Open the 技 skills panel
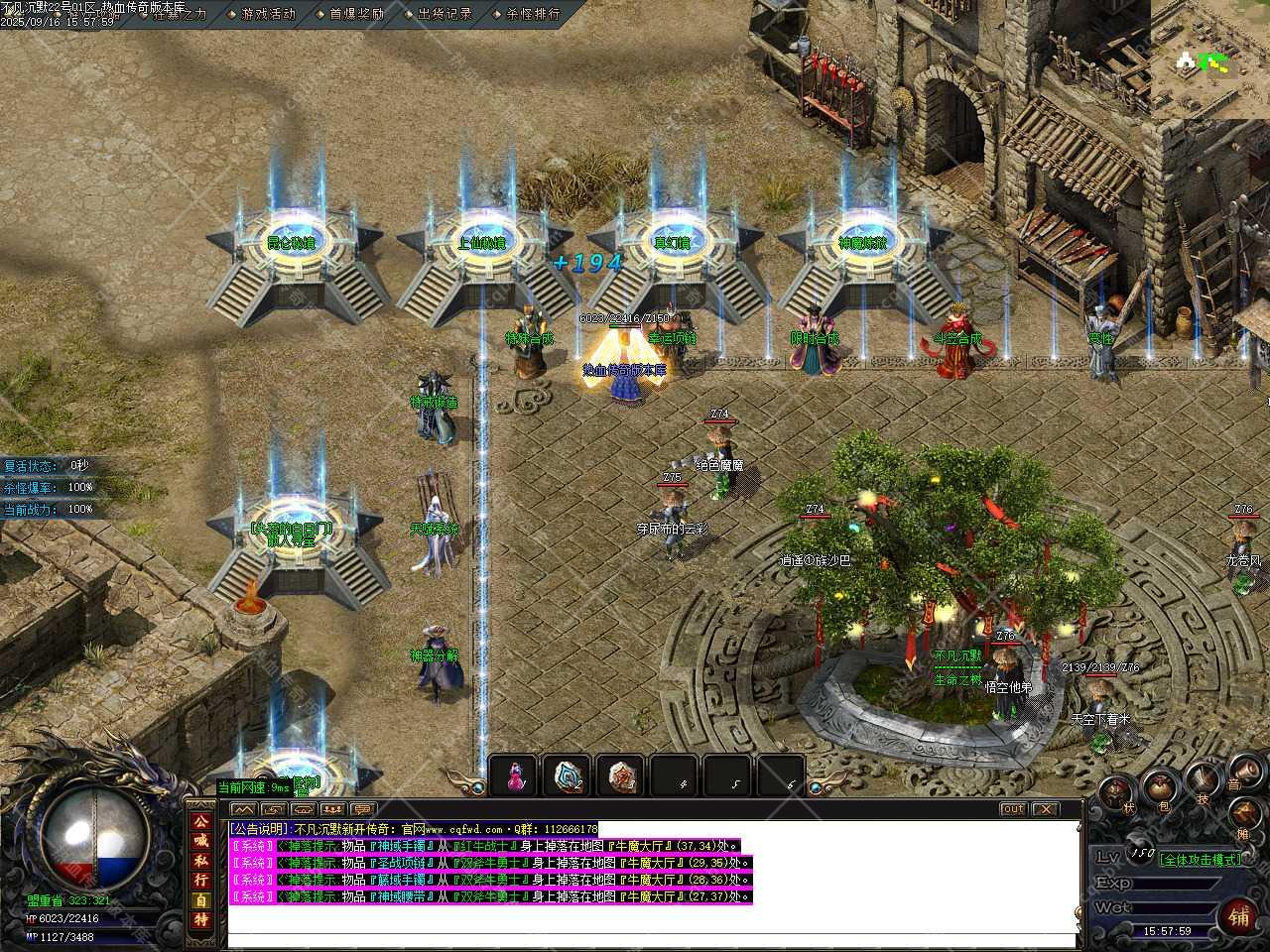The image size is (1270, 952). [1204, 780]
